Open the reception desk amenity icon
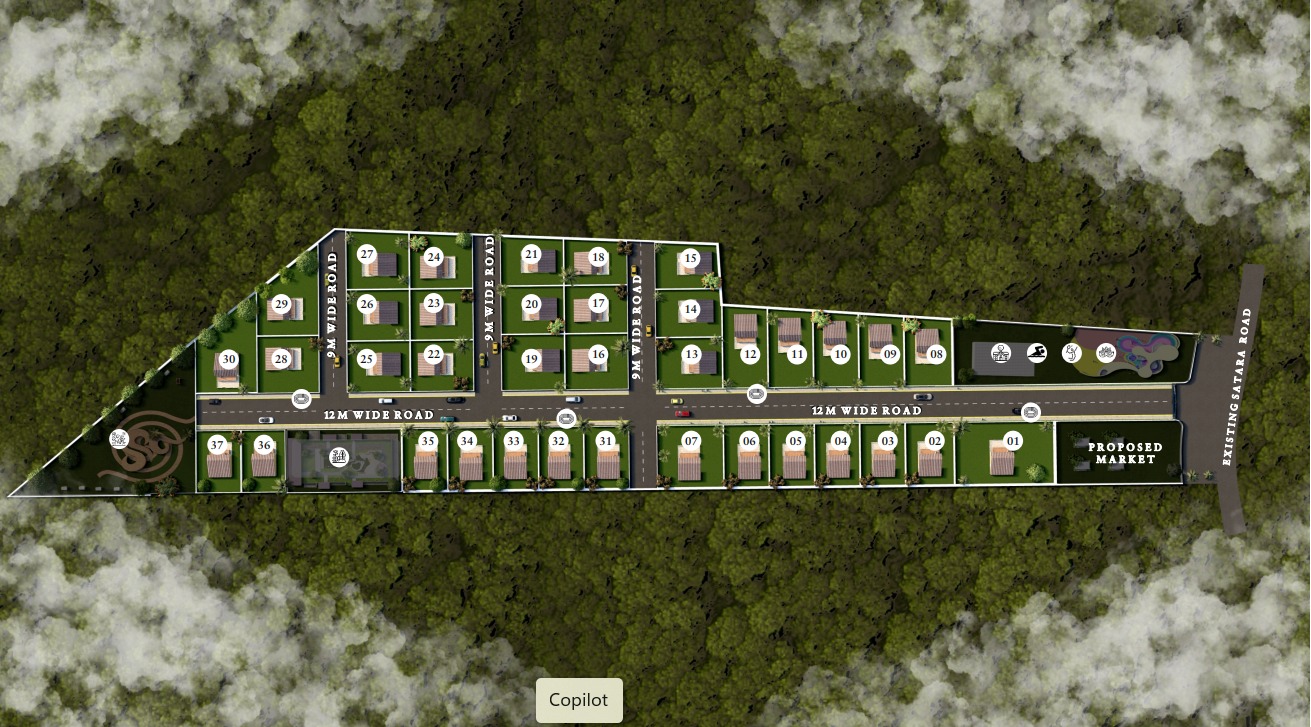Viewport: 1311px width, 727px height. point(999,353)
